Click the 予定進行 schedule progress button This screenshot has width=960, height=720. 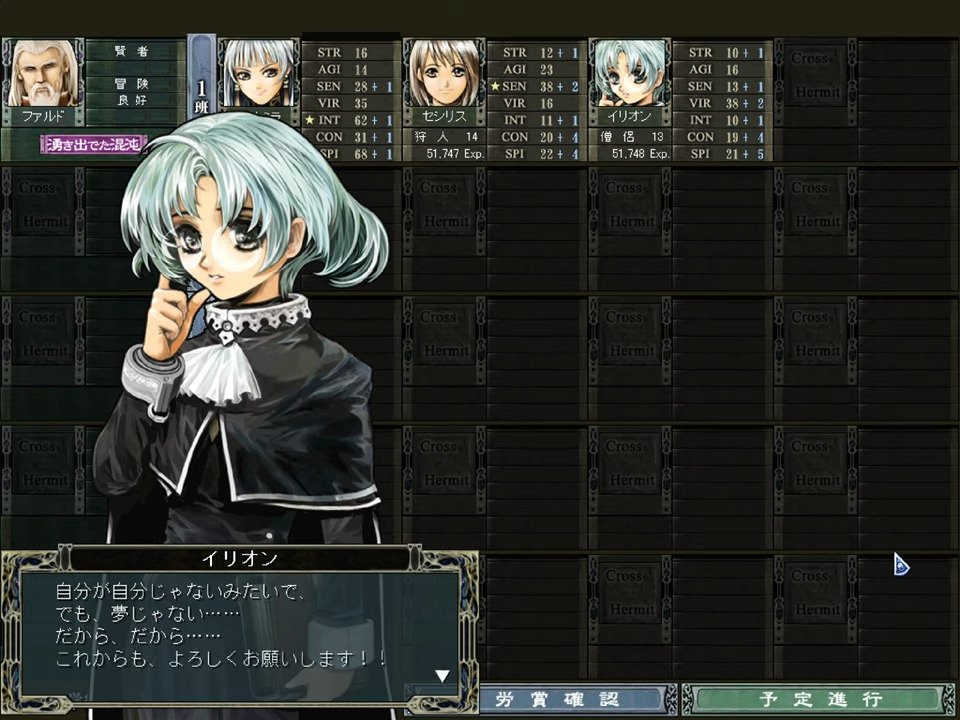point(817,699)
